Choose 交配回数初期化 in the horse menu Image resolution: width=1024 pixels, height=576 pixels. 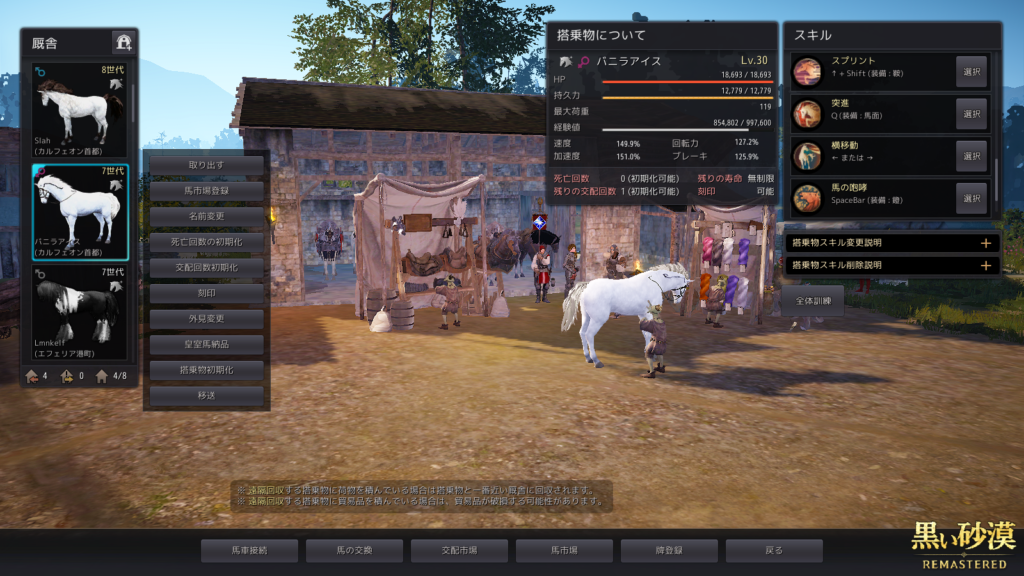point(206,268)
